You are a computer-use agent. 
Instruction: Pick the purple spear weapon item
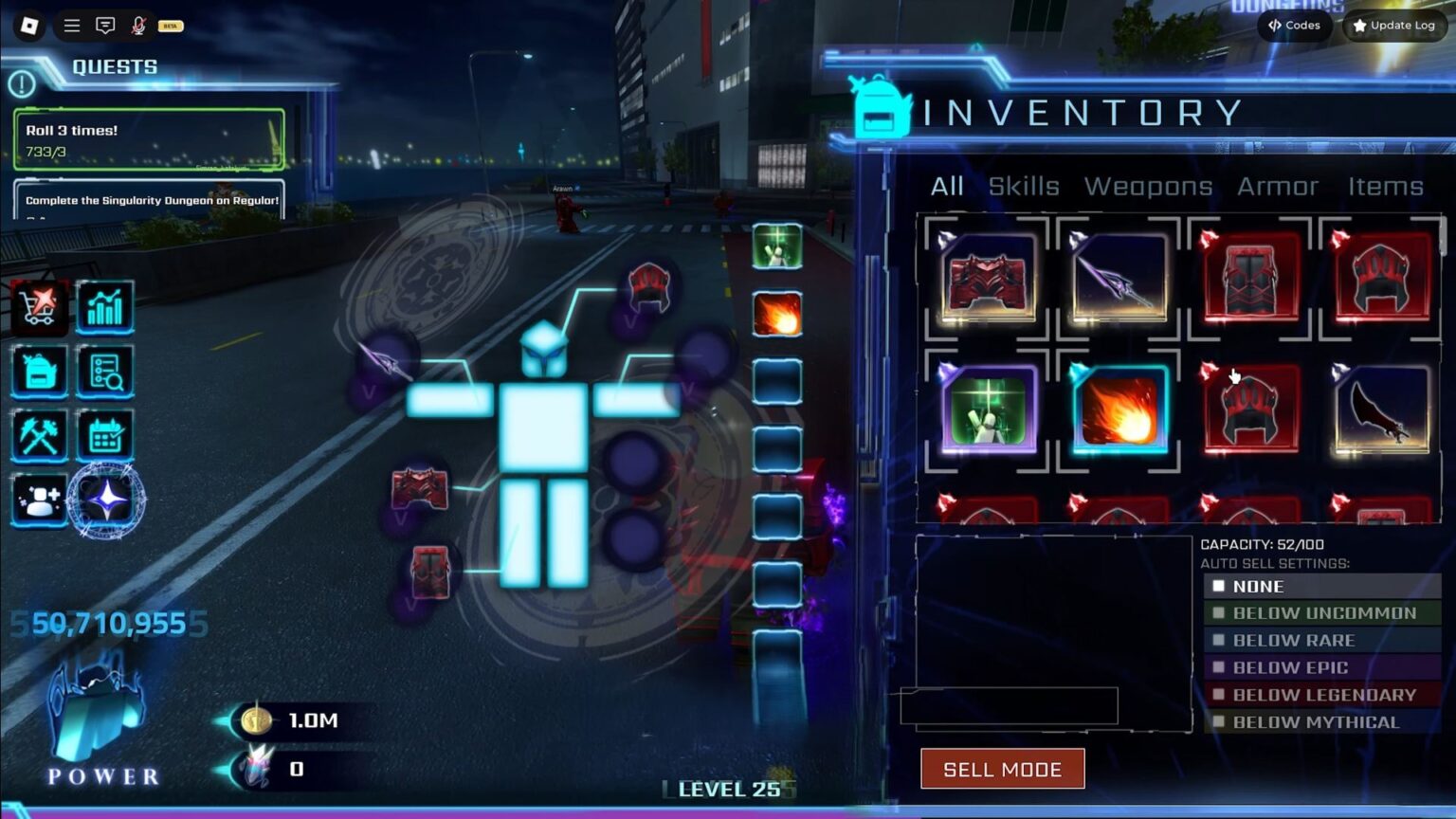click(1119, 279)
